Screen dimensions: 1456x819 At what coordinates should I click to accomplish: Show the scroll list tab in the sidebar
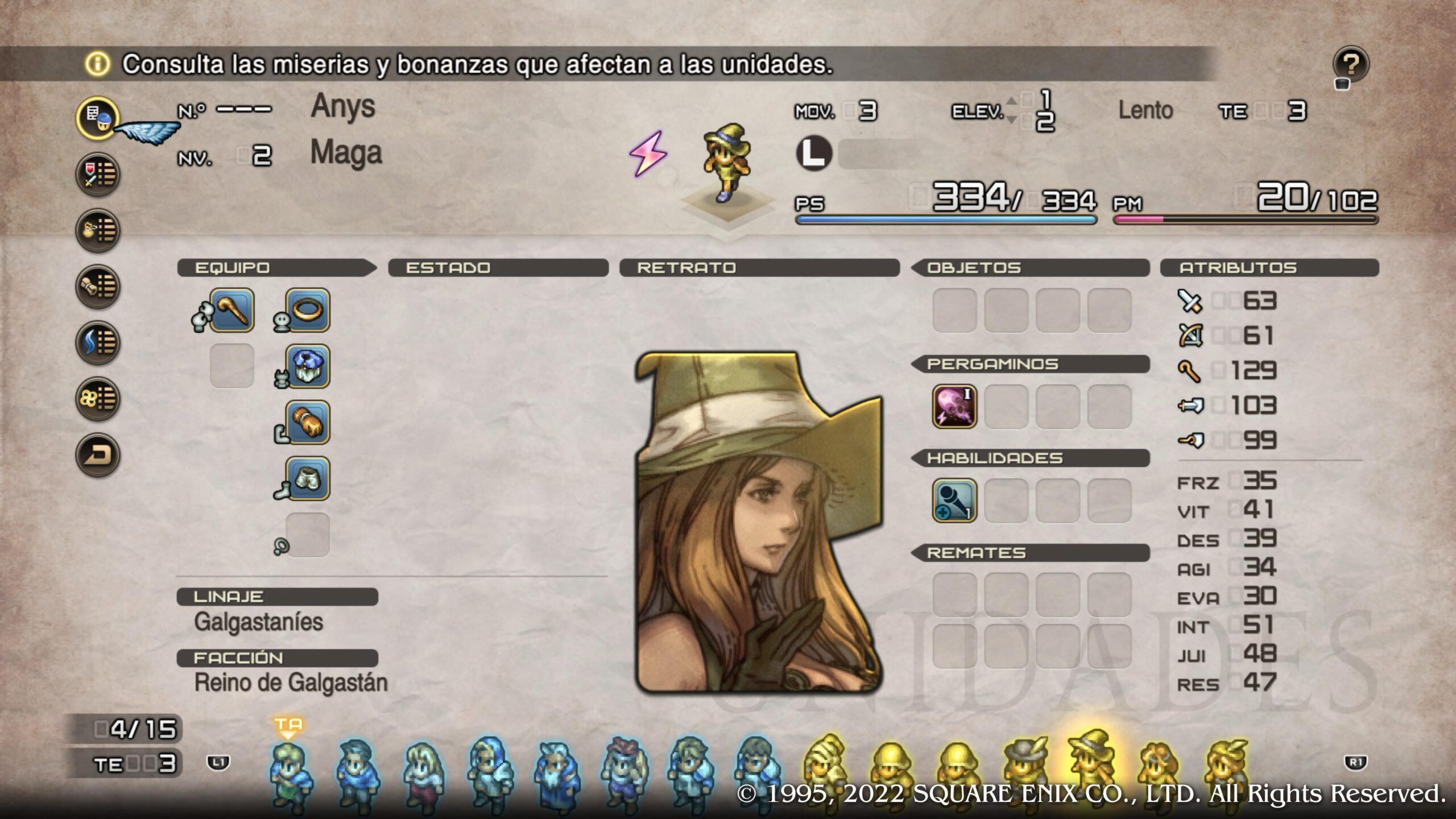point(98,286)
